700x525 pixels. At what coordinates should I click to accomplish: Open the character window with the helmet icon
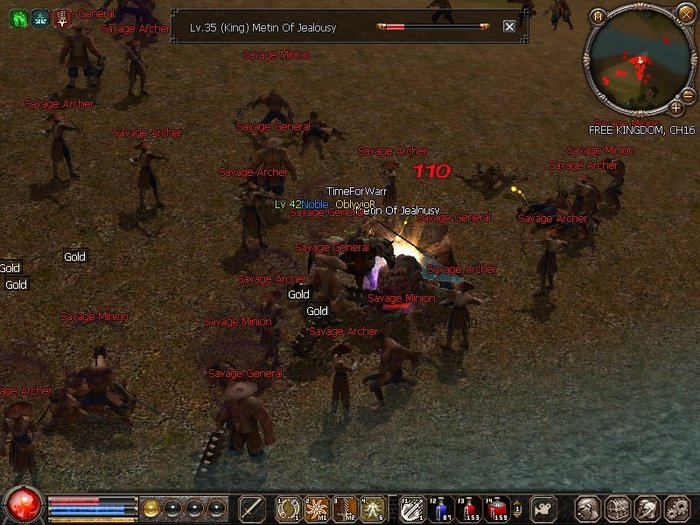[589, 508]
